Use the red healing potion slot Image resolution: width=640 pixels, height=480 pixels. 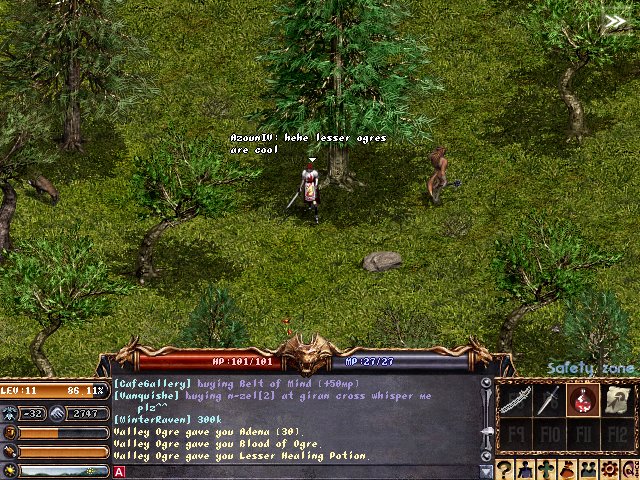pos(583,400)
